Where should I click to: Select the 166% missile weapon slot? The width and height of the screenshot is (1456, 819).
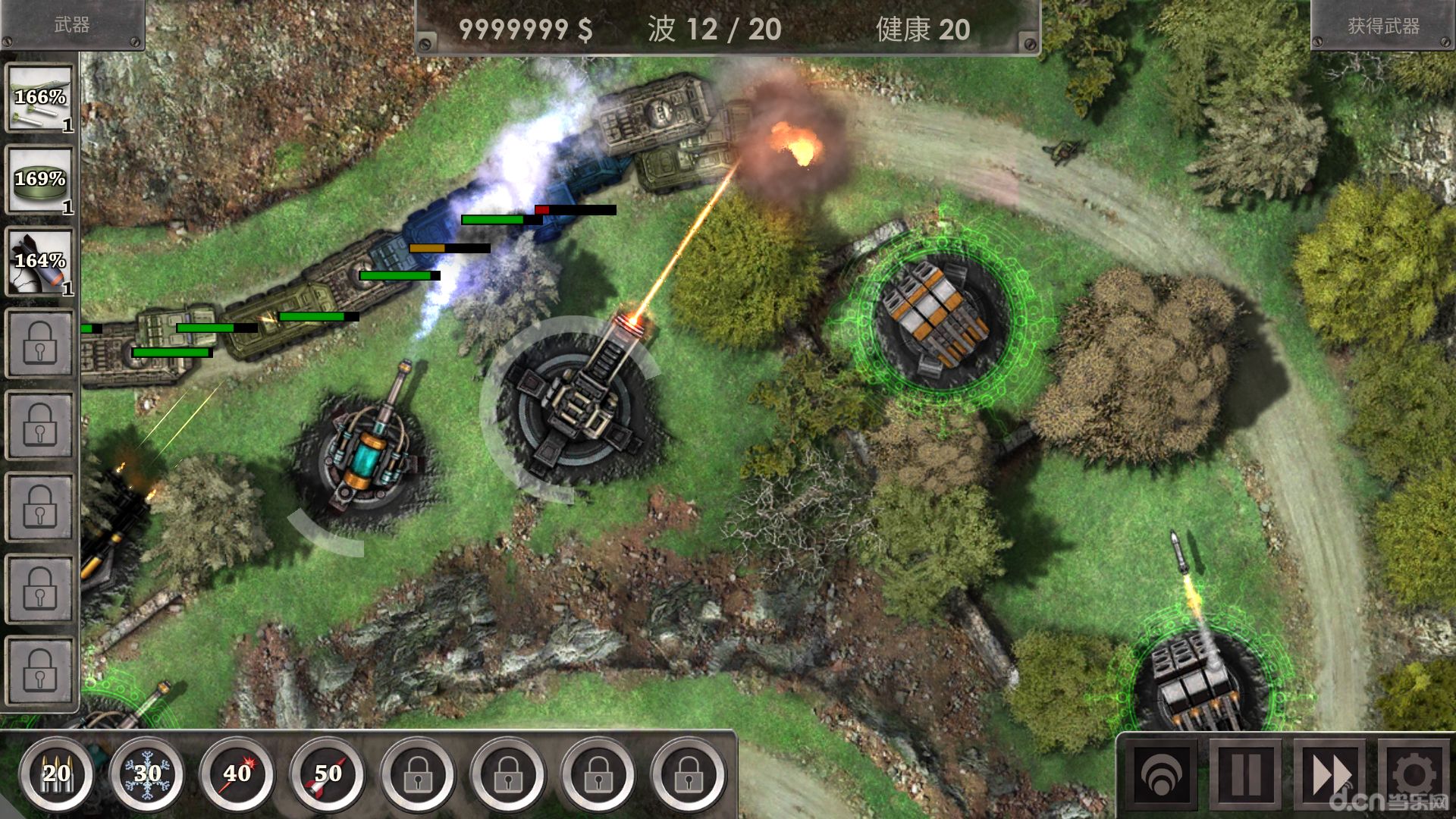(41, 99)
